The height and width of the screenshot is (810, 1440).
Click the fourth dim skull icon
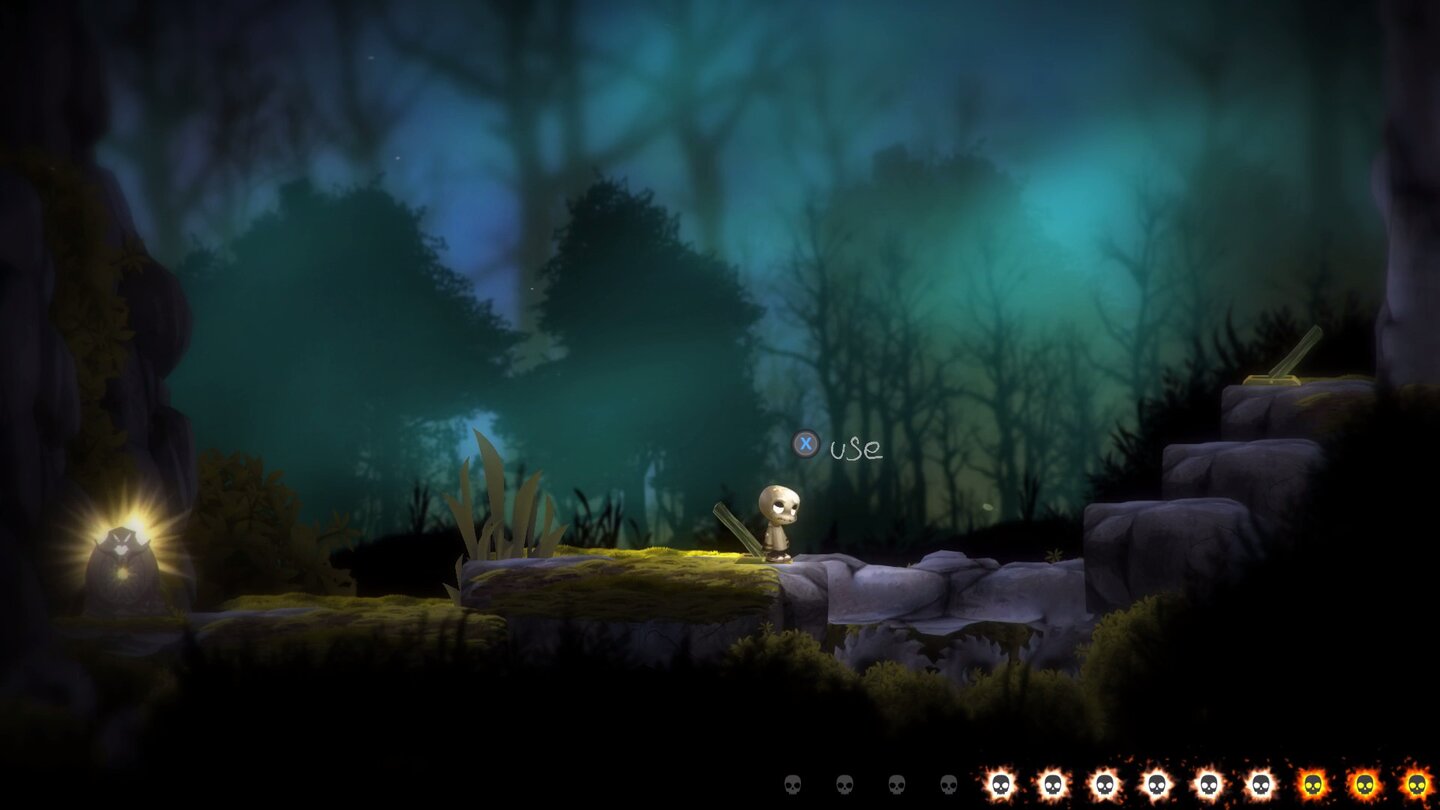948,784
